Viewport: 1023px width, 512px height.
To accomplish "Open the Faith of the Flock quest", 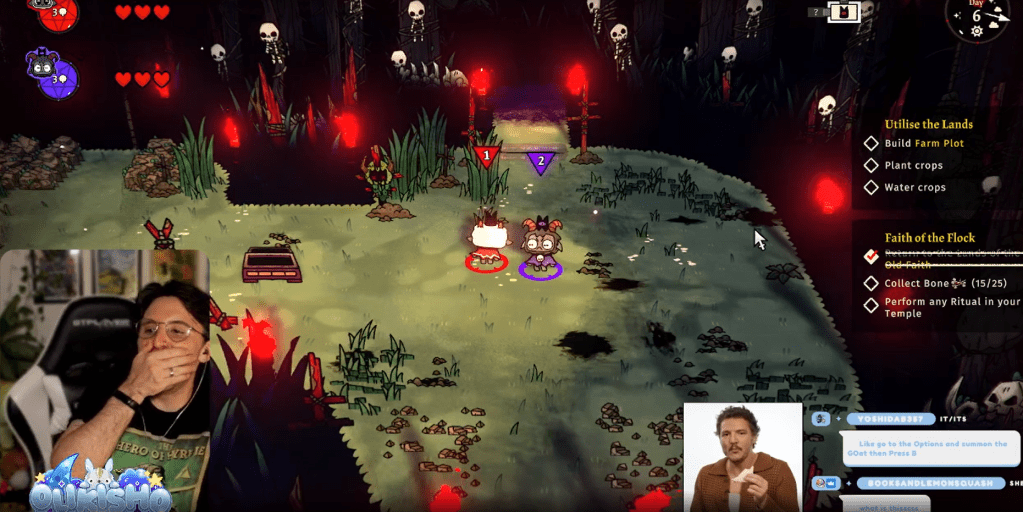I will tap(930, 238).
